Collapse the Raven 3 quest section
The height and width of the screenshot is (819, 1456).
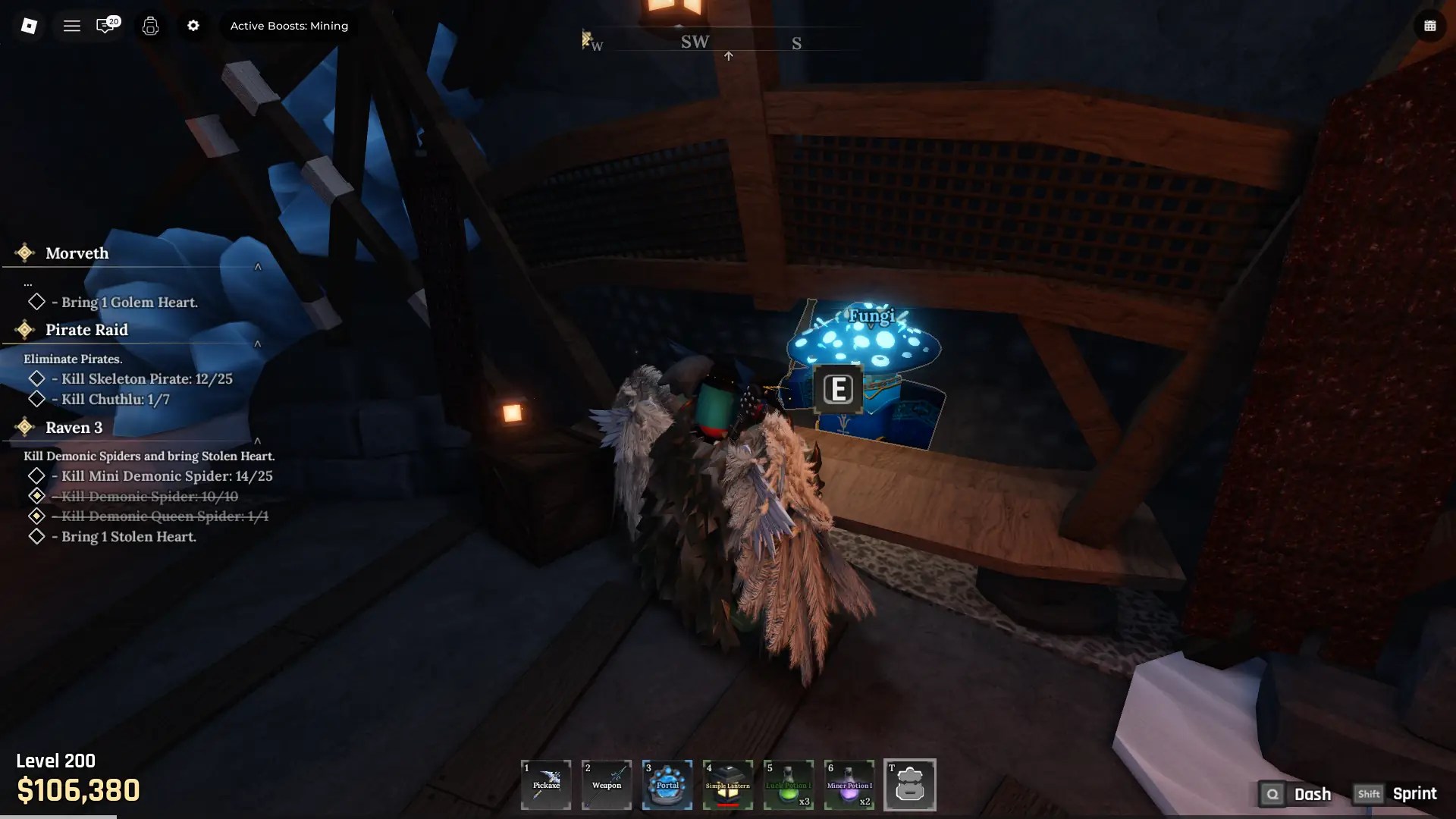259,441
